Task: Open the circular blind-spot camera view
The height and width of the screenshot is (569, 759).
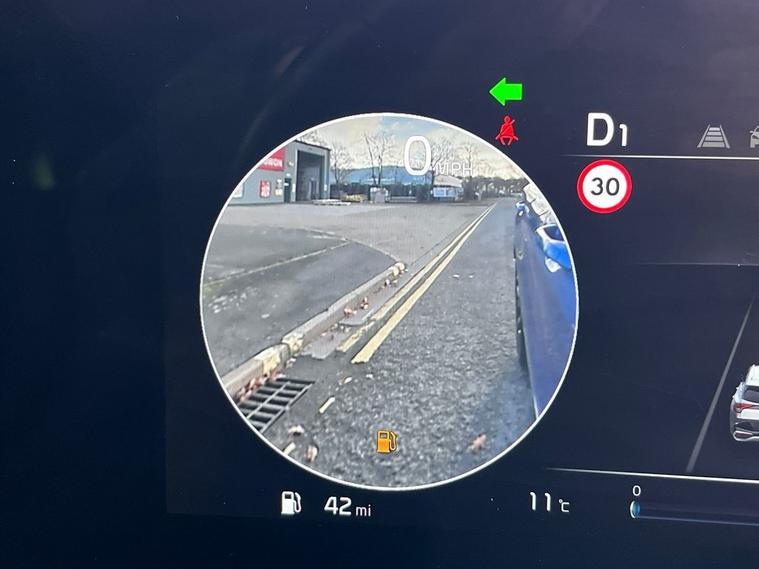Action: coord(388,300)
